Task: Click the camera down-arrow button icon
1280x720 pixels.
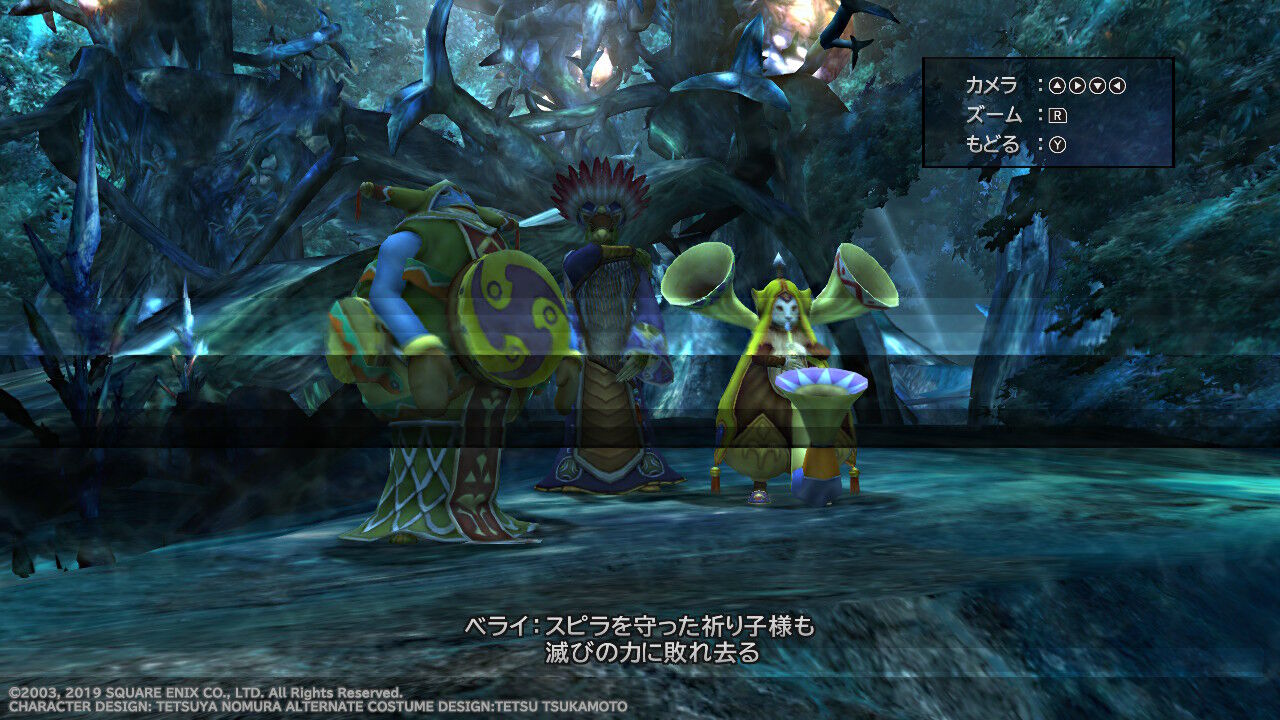Action: click(1097, 86)
